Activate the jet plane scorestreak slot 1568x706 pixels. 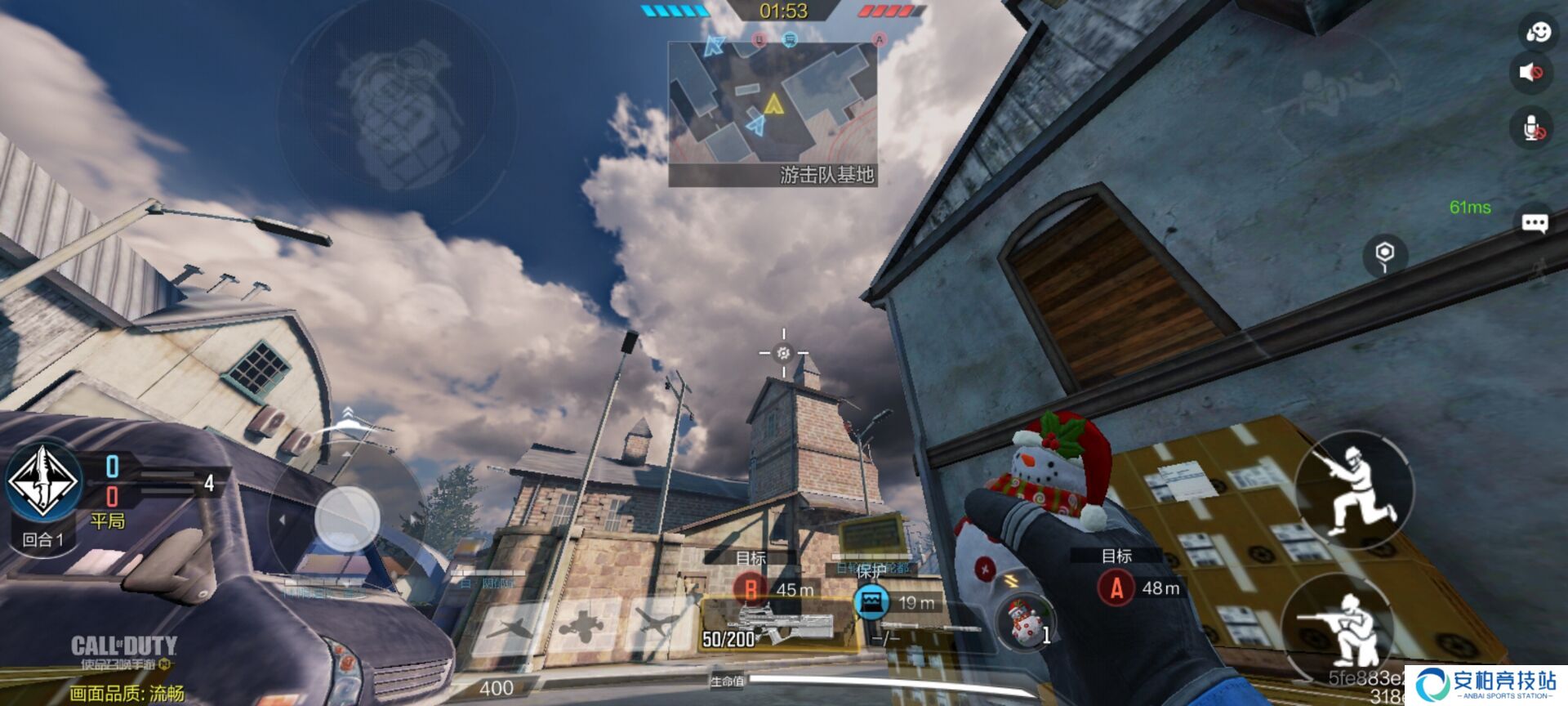coord(510,628)
